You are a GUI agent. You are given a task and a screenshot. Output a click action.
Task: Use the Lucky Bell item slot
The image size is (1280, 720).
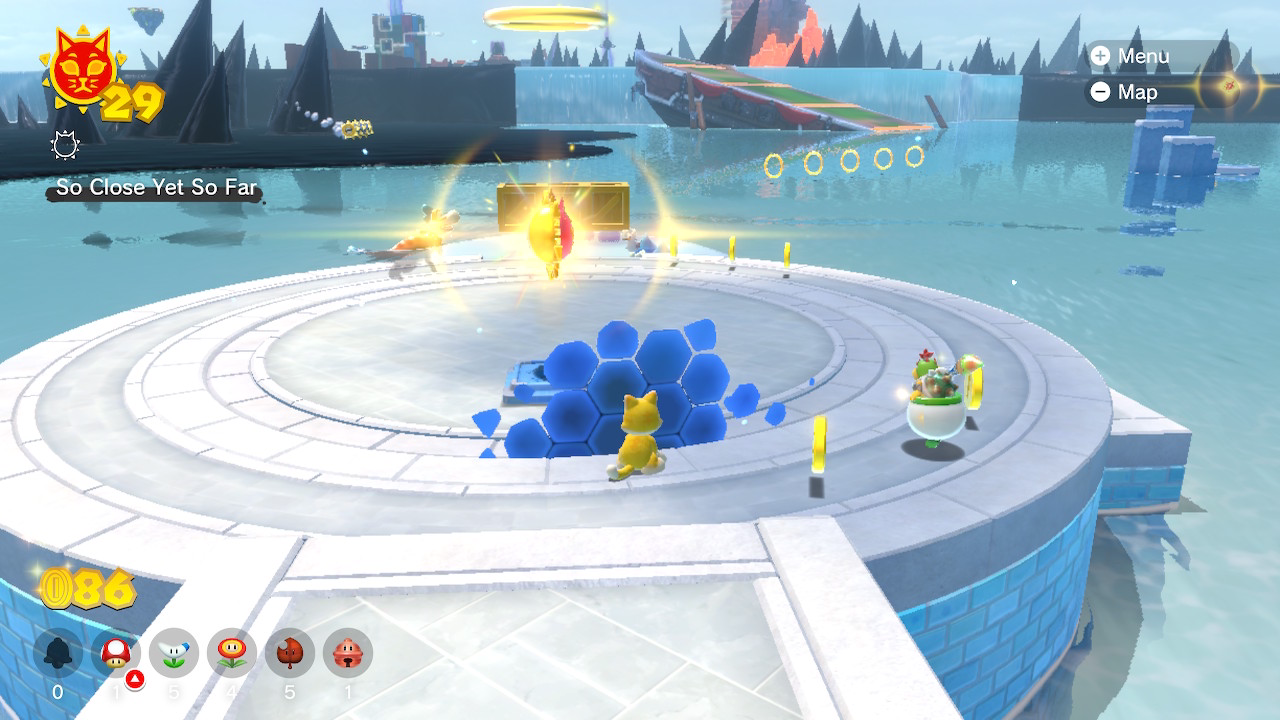pos(348,654)
